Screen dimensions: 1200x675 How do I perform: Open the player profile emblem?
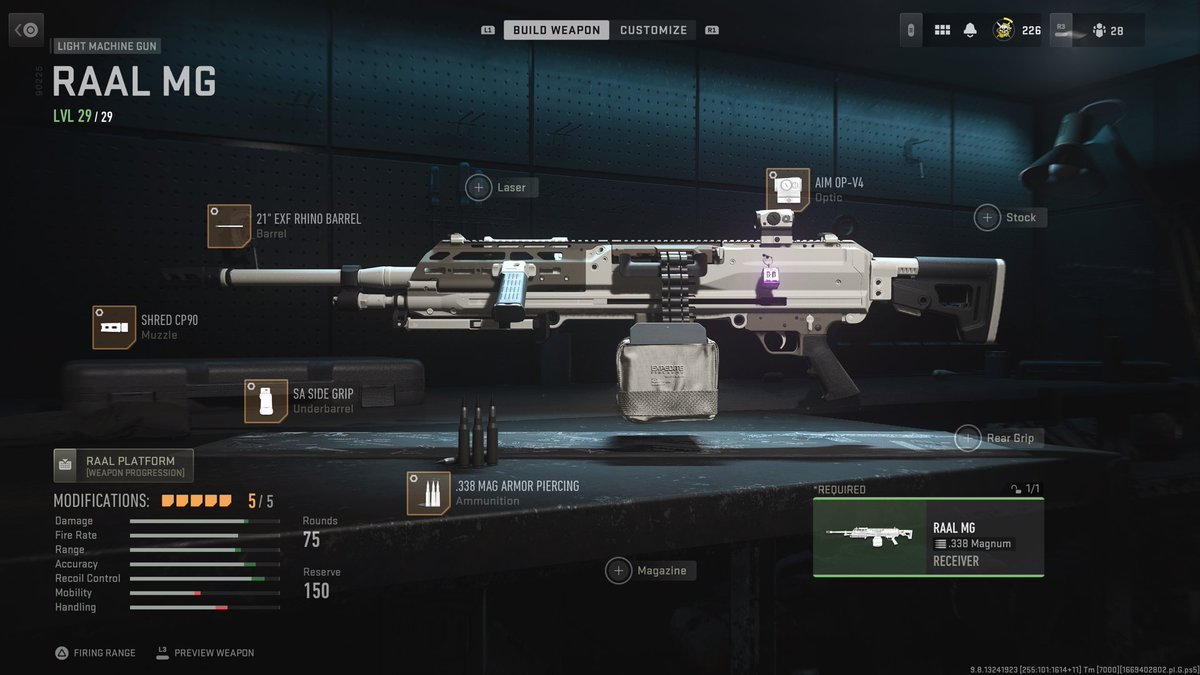1004,30
